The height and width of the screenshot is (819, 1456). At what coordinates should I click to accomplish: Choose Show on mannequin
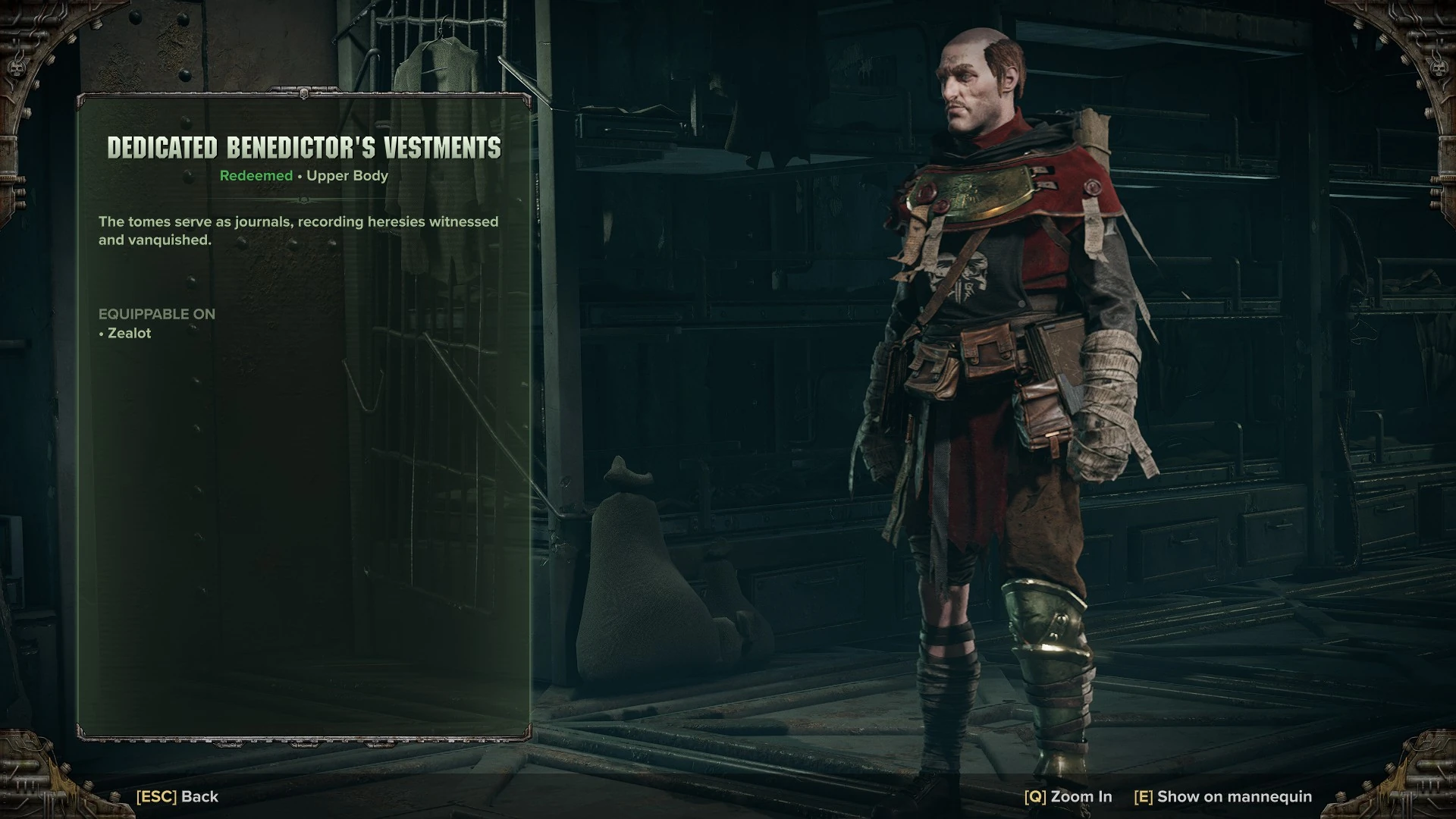(1222, 796)
